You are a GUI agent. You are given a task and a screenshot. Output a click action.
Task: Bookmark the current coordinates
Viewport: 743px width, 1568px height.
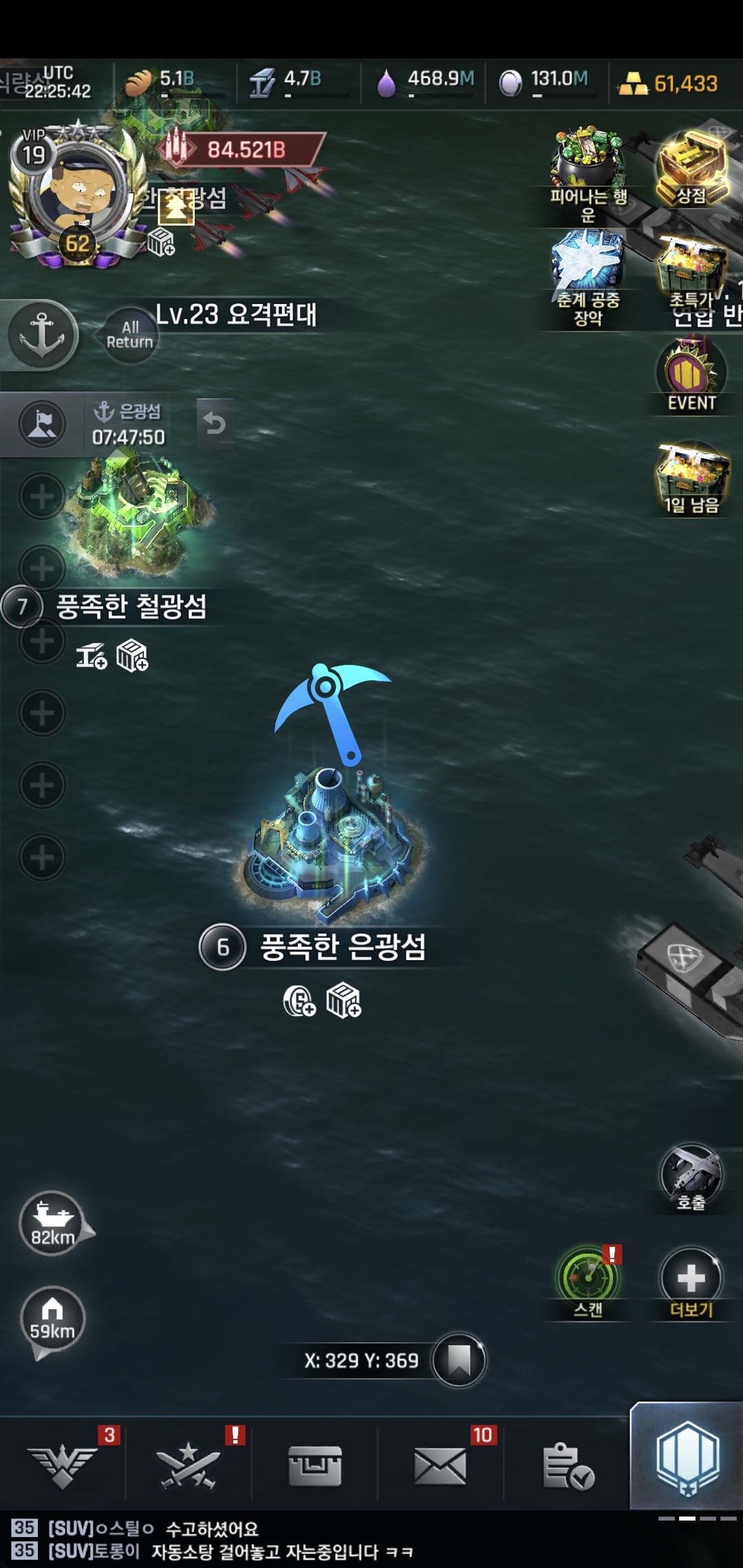(459, 1360)
